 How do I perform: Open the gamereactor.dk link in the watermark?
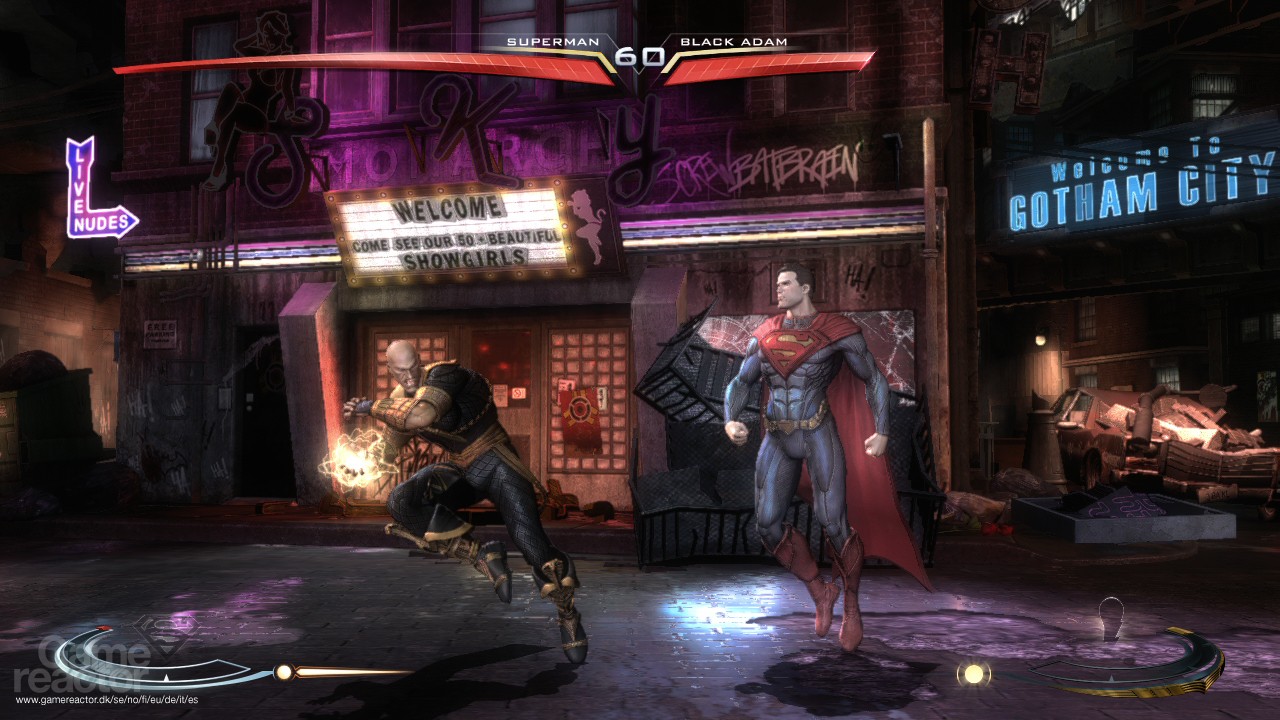(x=109, y=697)
